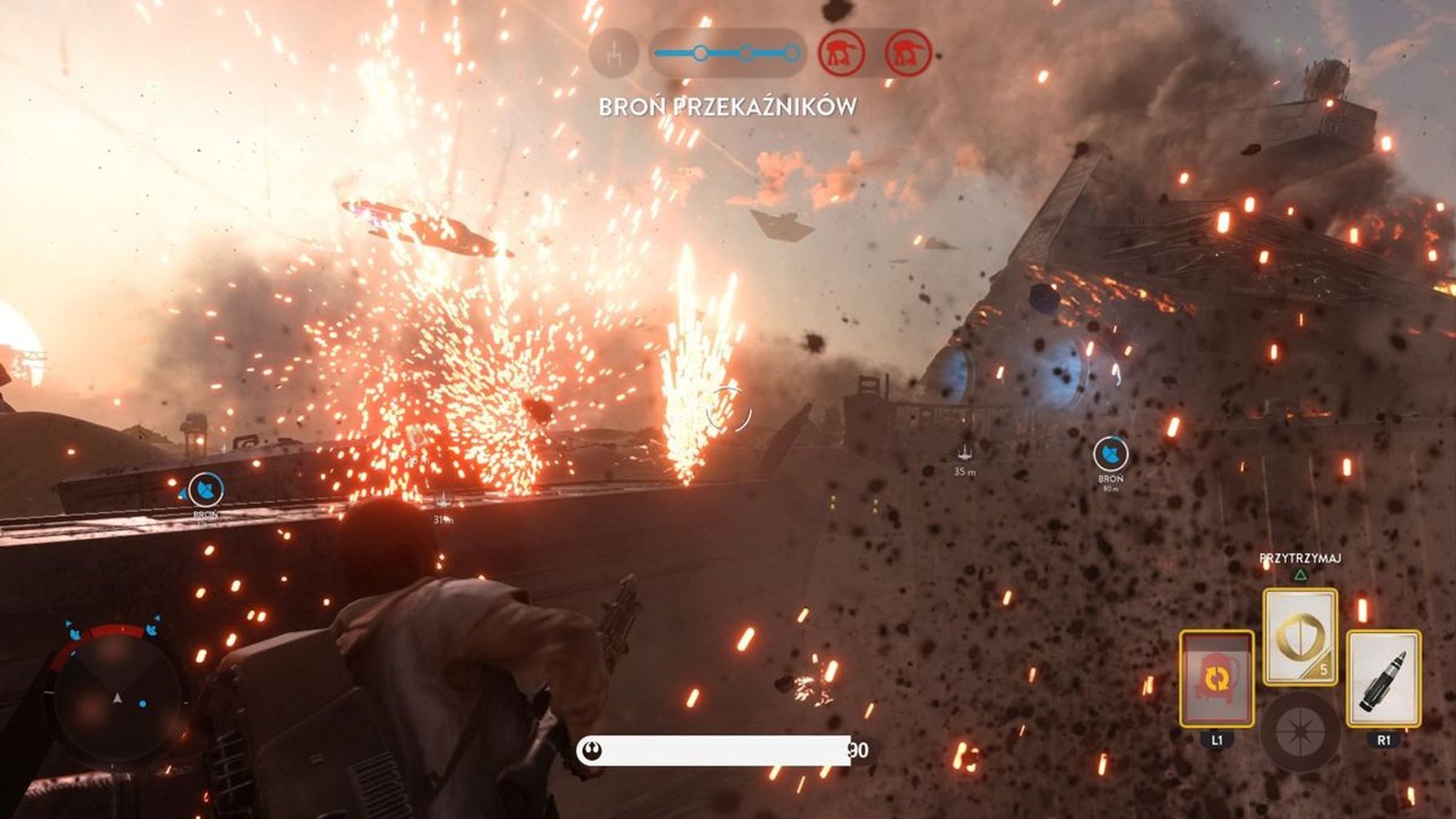Screen dimensions: 1456x819
Task: Fire the missile star card
Action: click(x=1383, y=678)
